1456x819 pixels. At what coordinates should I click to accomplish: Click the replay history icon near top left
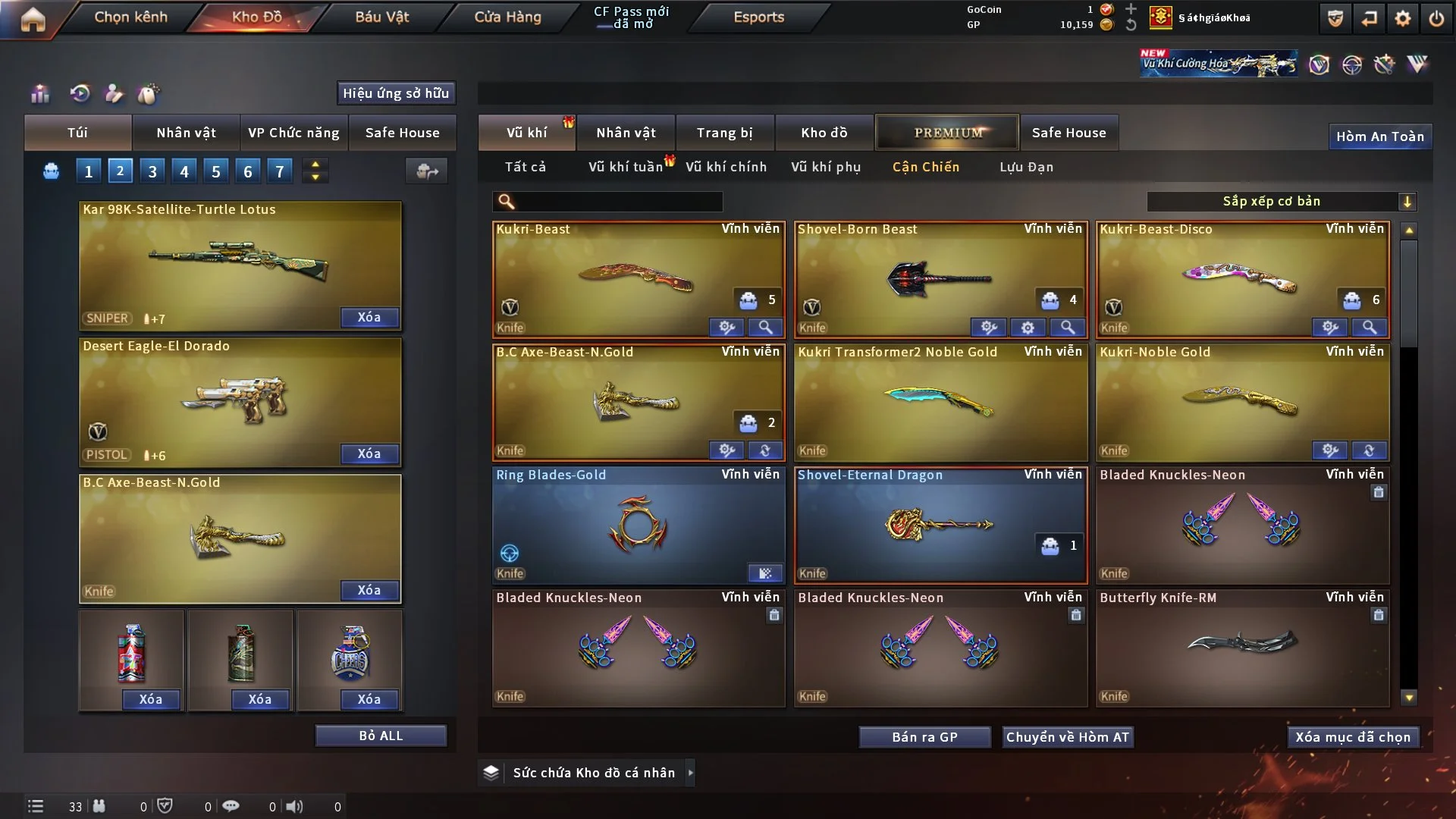[x=81, y=94]
